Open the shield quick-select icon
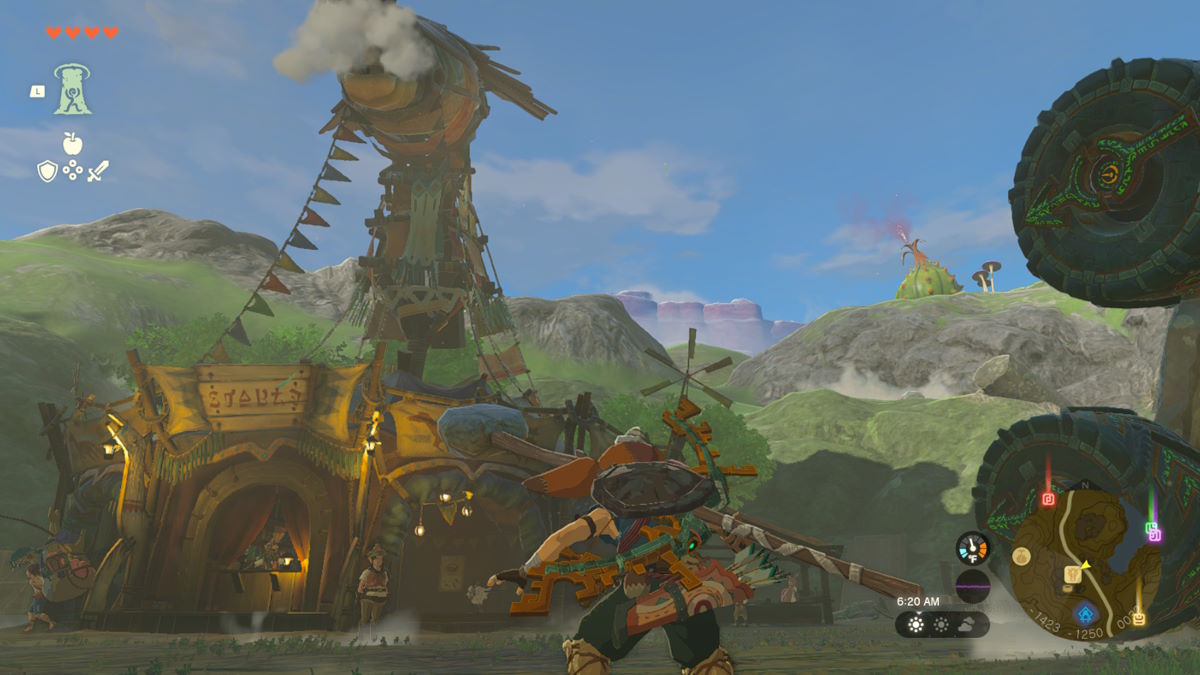This screenshot has width=1200, height=675. (x=47, y=171)
